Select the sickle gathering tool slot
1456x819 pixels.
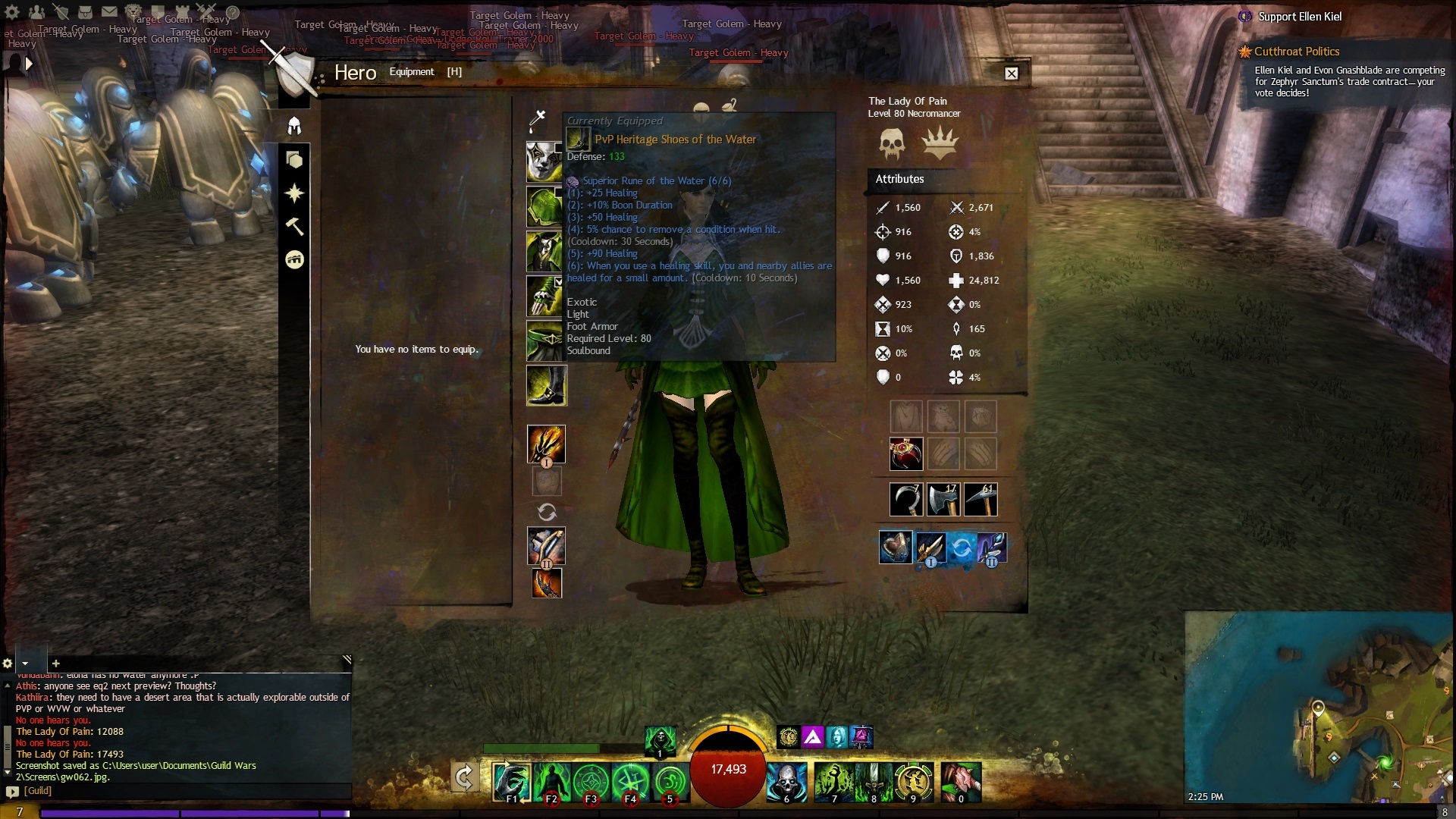[x=905, y=499]
